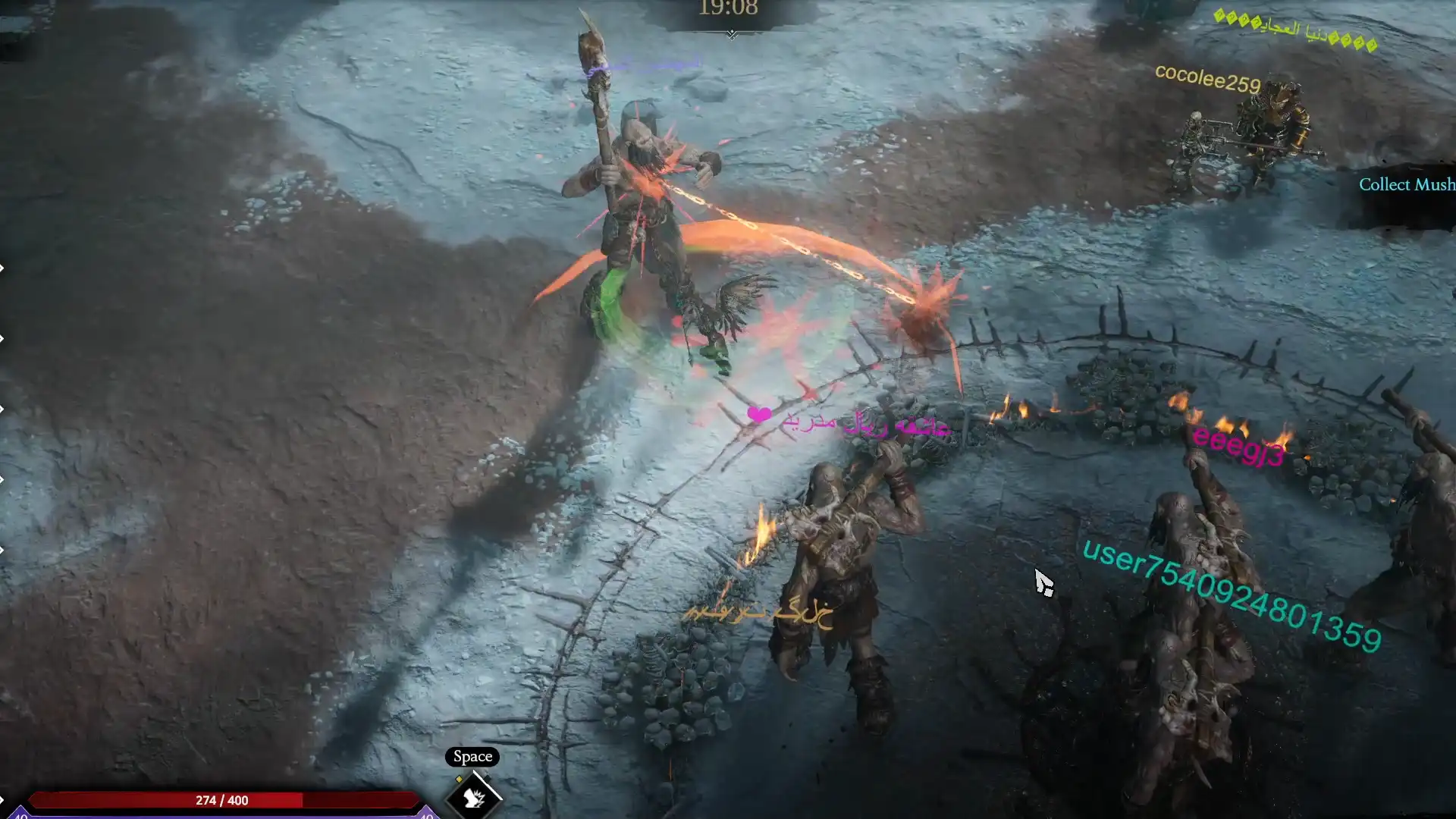Viewport: 1456px width, 819px height.
Task: Open the Collect Mush objective tracker
Action: pos(1406,185)
